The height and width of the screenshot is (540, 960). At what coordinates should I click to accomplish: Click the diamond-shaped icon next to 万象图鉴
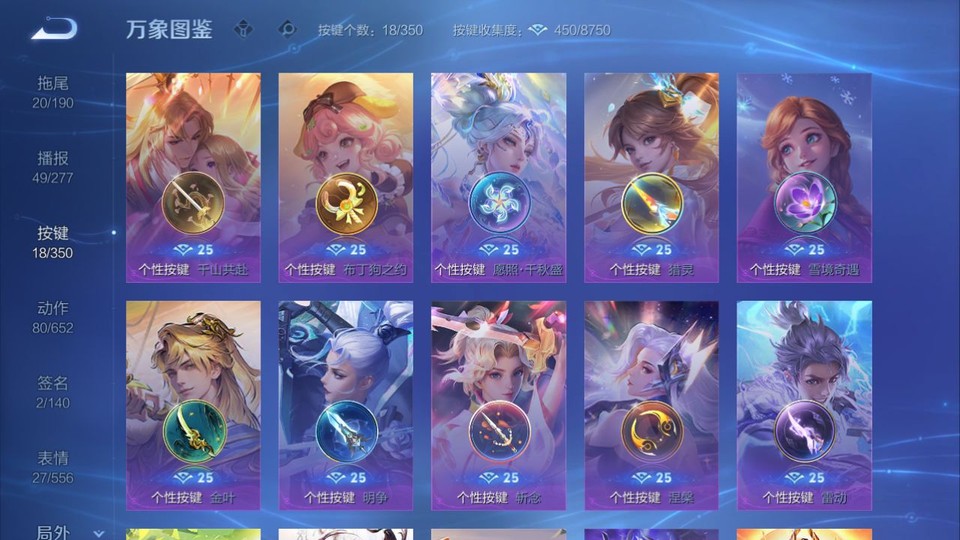[x=243, y=29]
